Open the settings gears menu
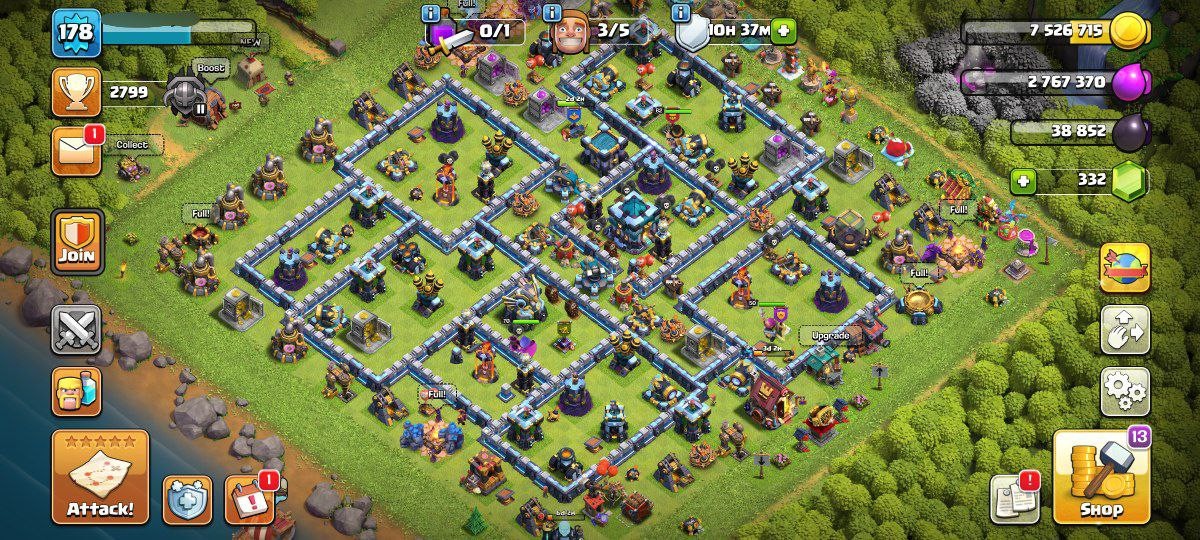This screenshot has width=1200, height=540. click(1124, 391)
